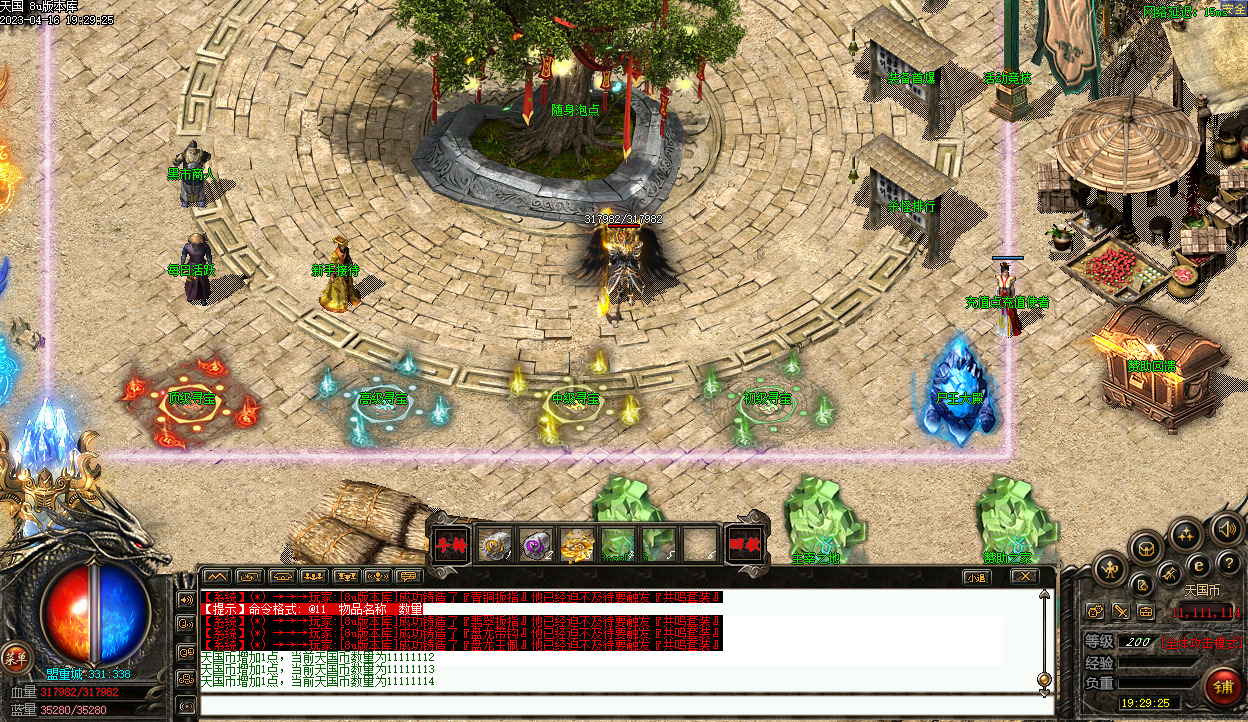Click the 小退 logout button
The image size is (1248, 722).
click(x=975, y=577)
